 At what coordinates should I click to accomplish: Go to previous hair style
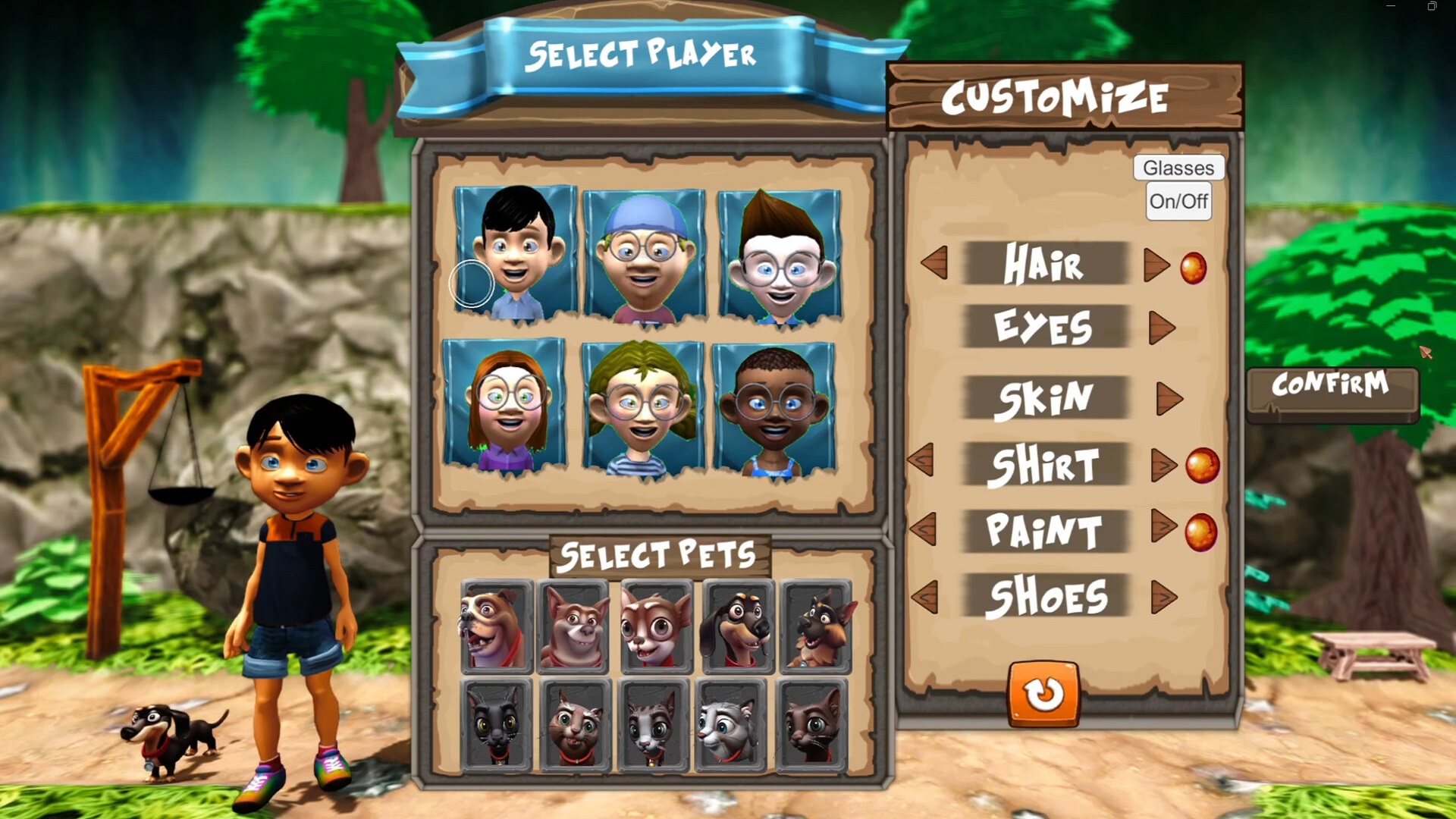(x=935, y=263)
